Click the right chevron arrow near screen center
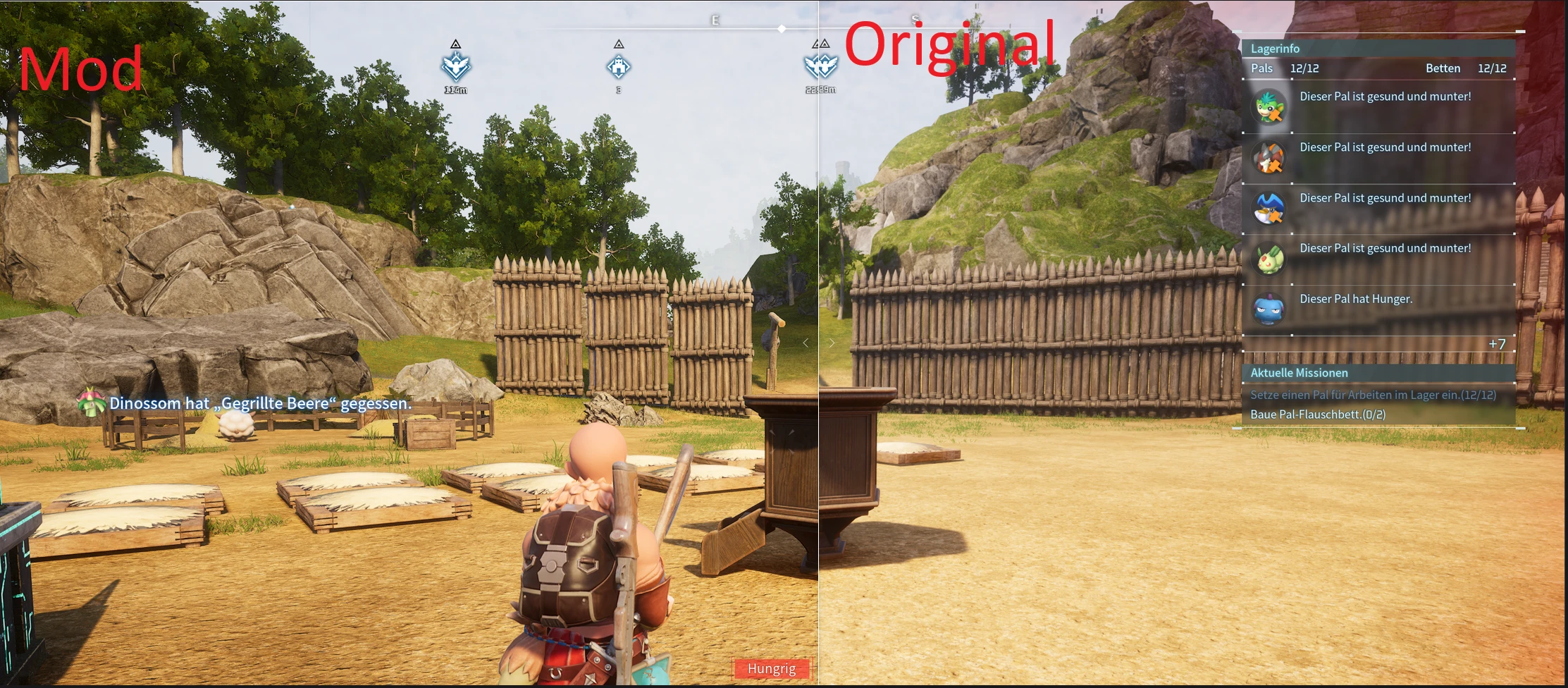1568x688 pixels. pyautogui.click(x=832, y=343)
